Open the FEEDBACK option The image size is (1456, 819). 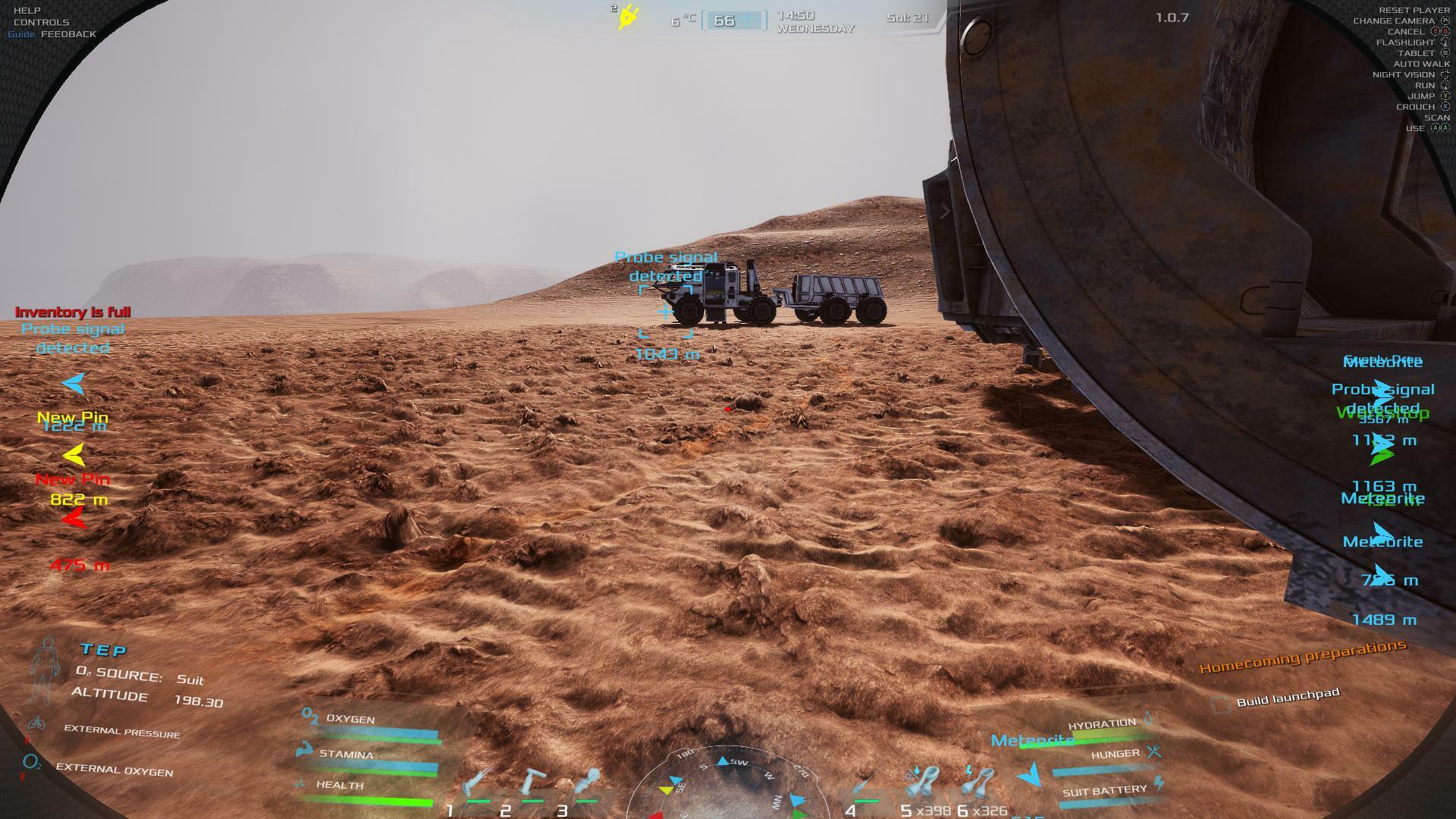coord(68,34)
